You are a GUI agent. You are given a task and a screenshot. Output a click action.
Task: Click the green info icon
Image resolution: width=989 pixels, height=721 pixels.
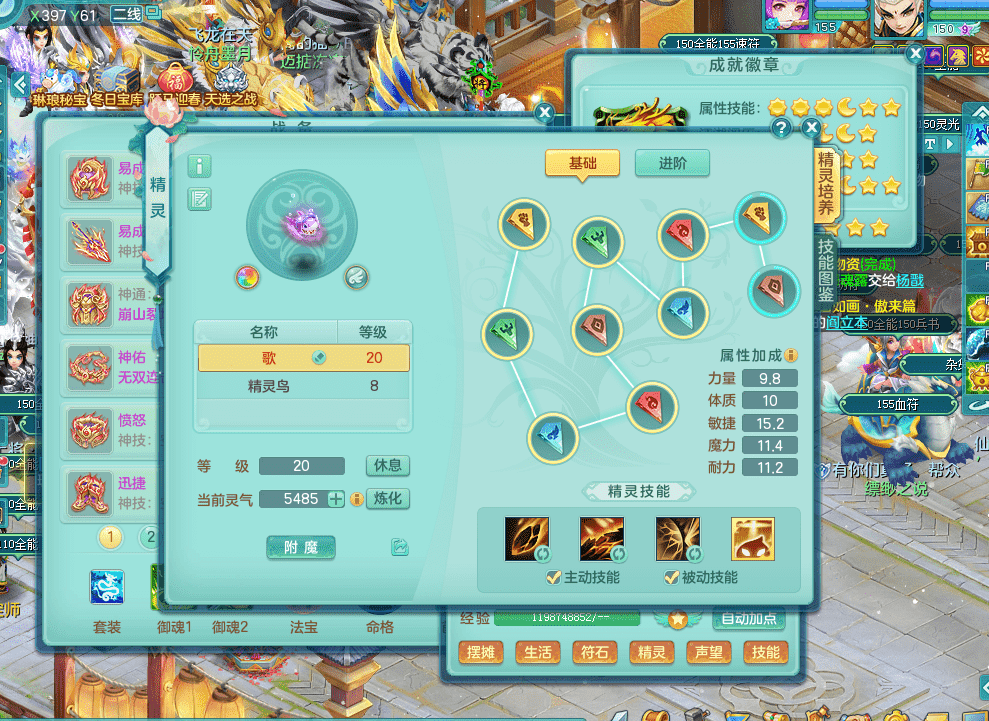point(200,166)
